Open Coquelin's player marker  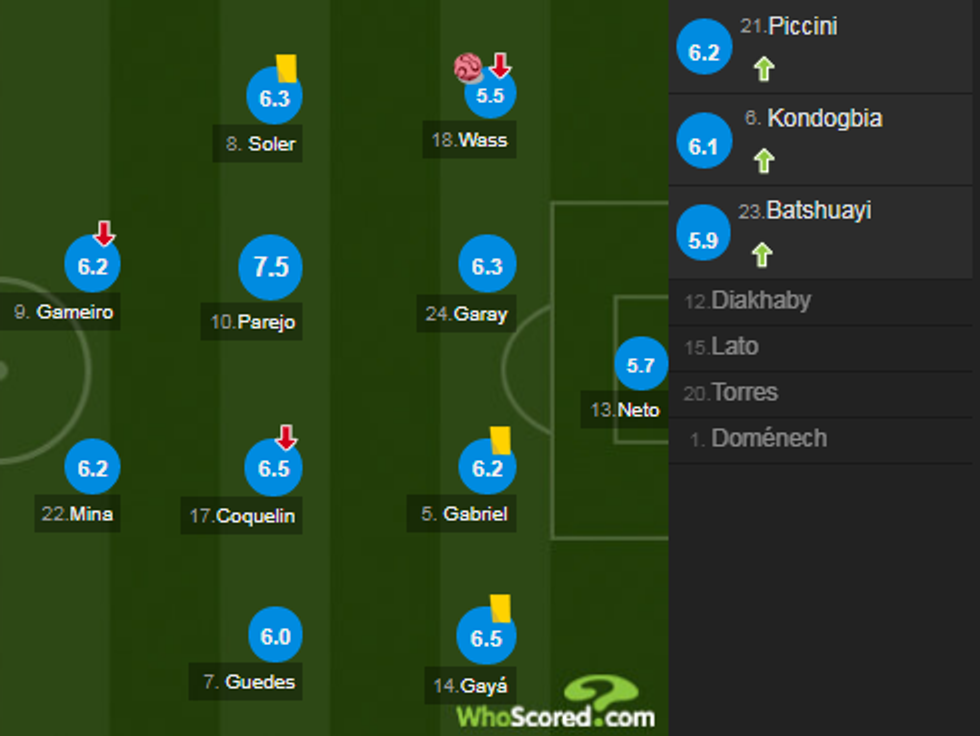click(x=274, y=468)
